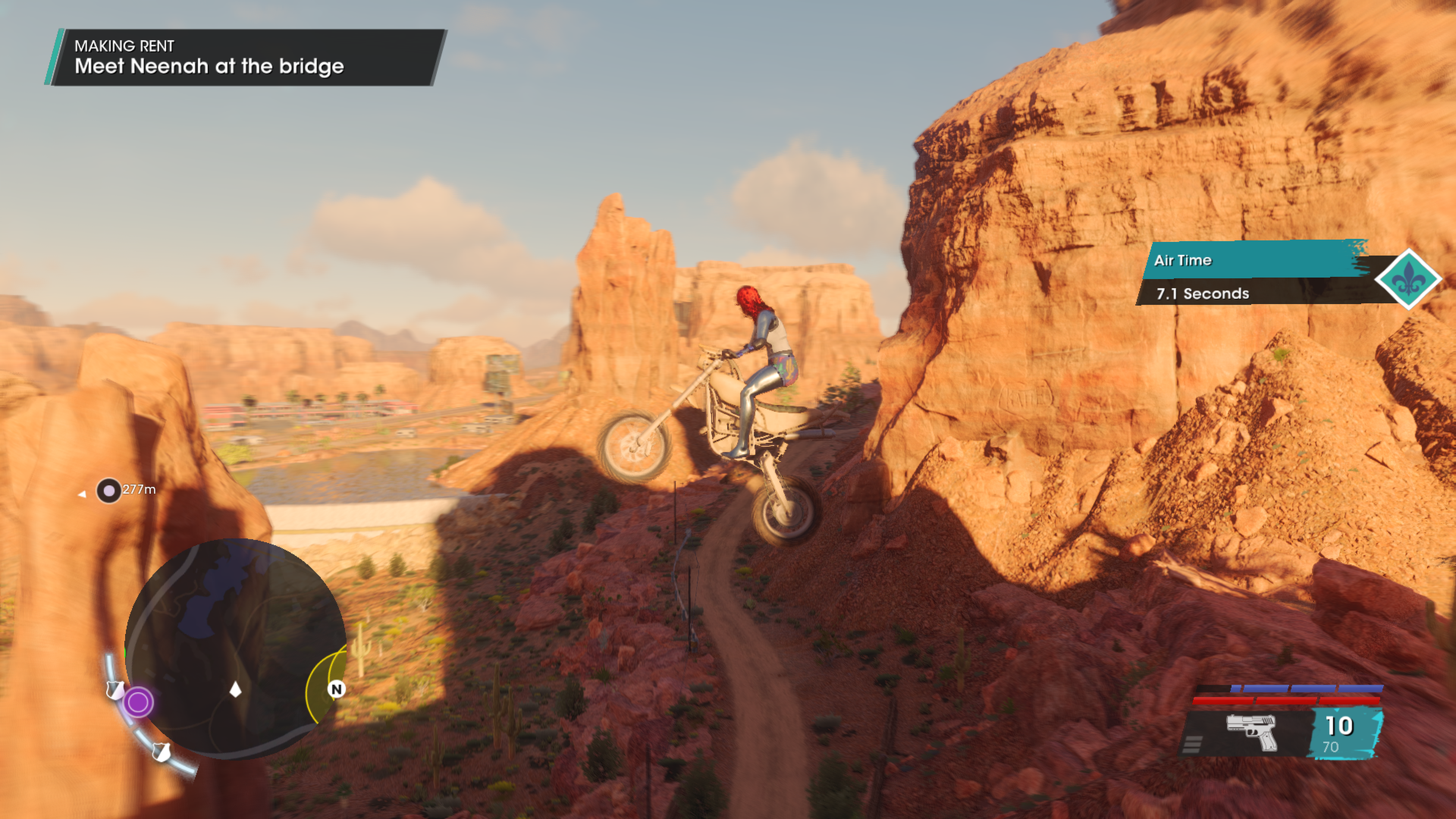
Task: Click the 277m objective waypoint marker
Action: click(x=108, y=490)
